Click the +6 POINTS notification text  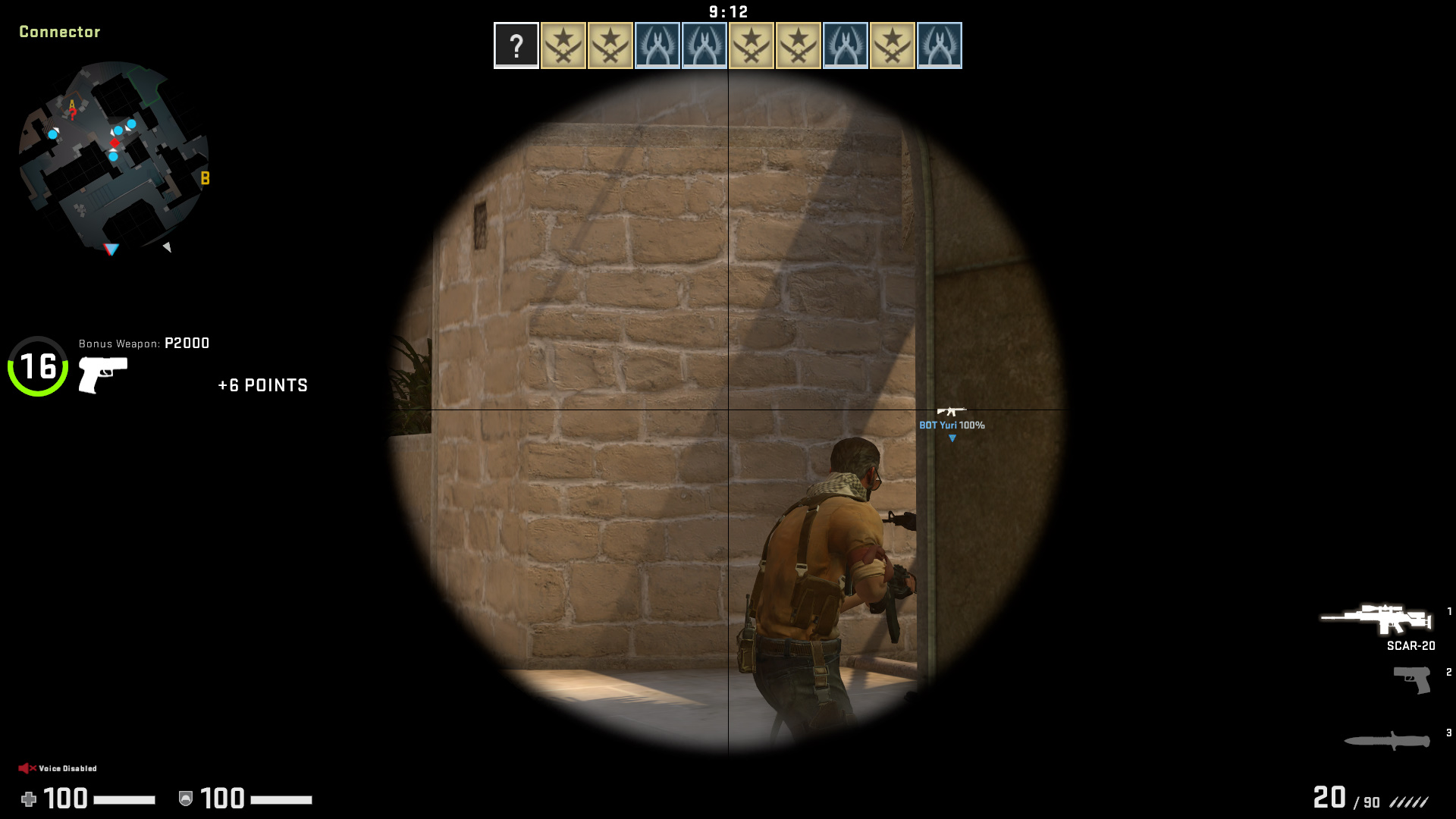coord(262,385)
